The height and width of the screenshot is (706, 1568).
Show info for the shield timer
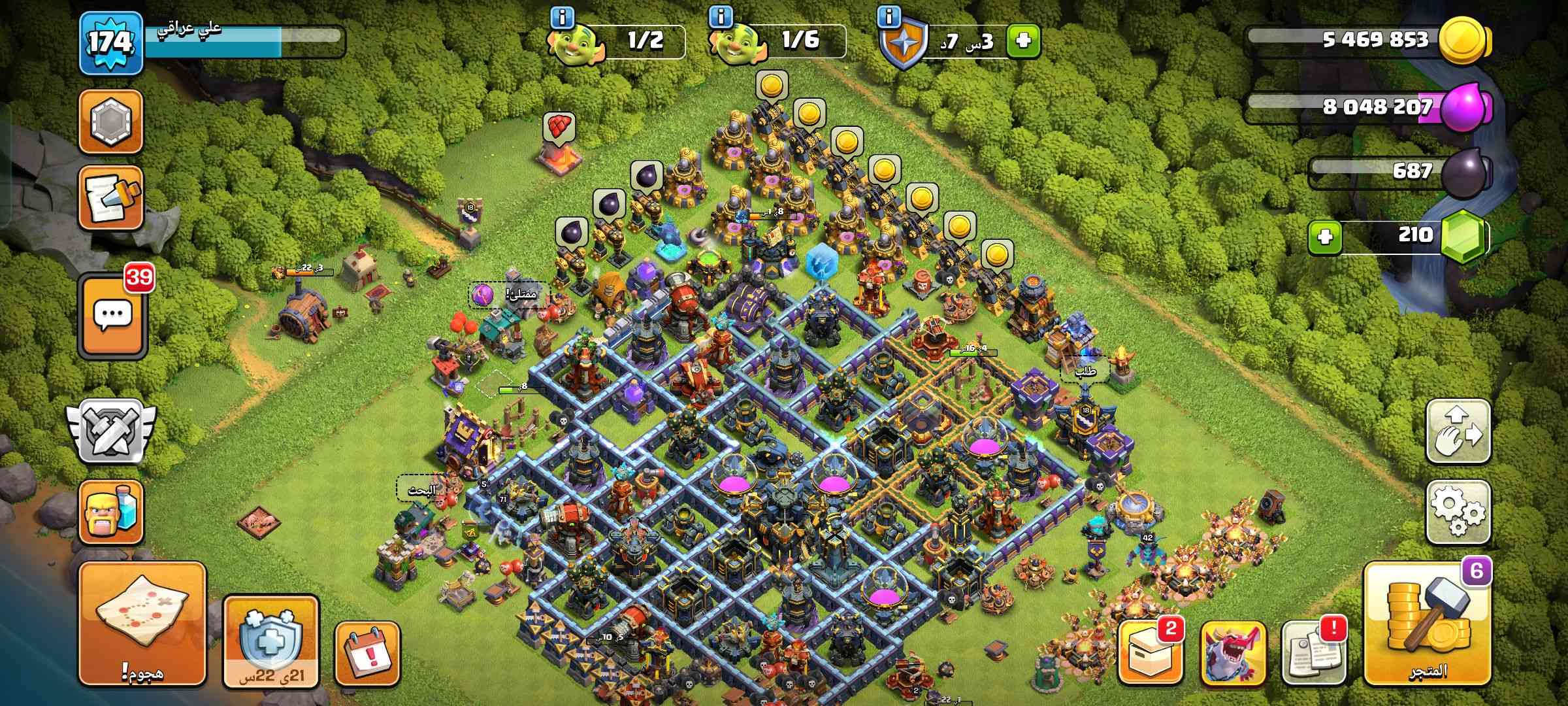(888, 18)
